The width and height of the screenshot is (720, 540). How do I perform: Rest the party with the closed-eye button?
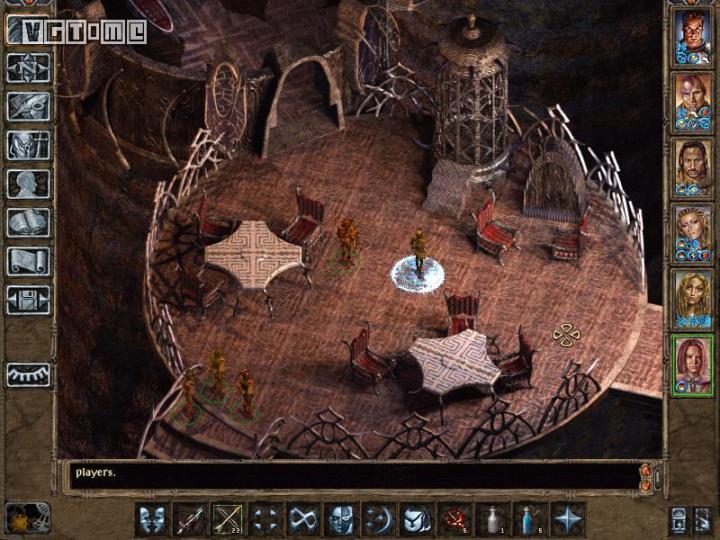(x=29, y=375)
